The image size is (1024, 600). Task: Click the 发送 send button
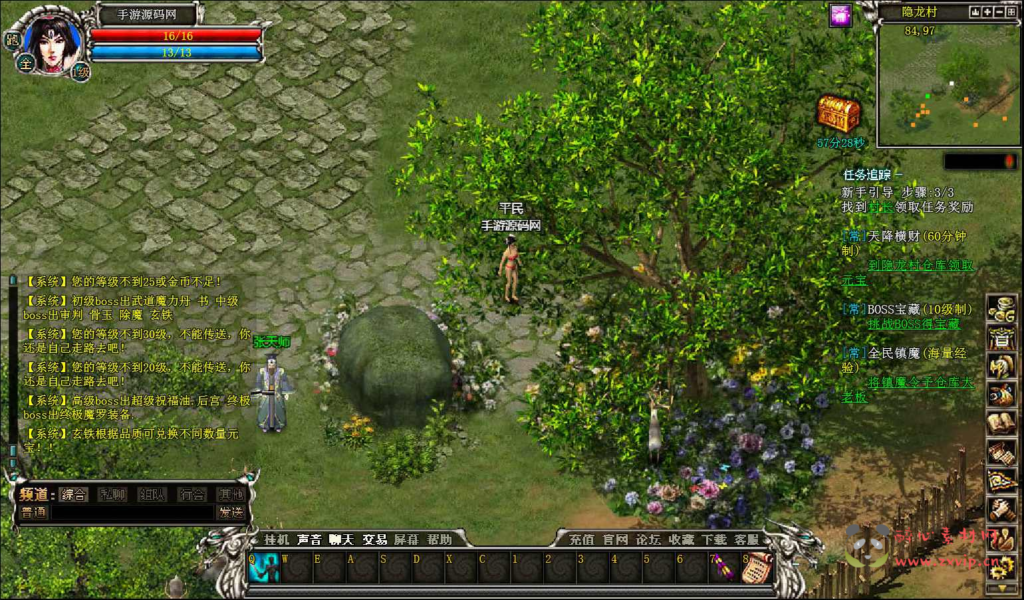pyautogui.click(x=230, y=512)
